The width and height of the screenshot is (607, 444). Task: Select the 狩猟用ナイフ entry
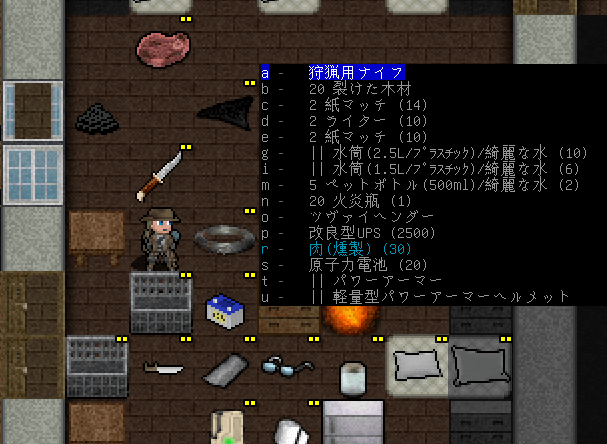coord(356,73)
